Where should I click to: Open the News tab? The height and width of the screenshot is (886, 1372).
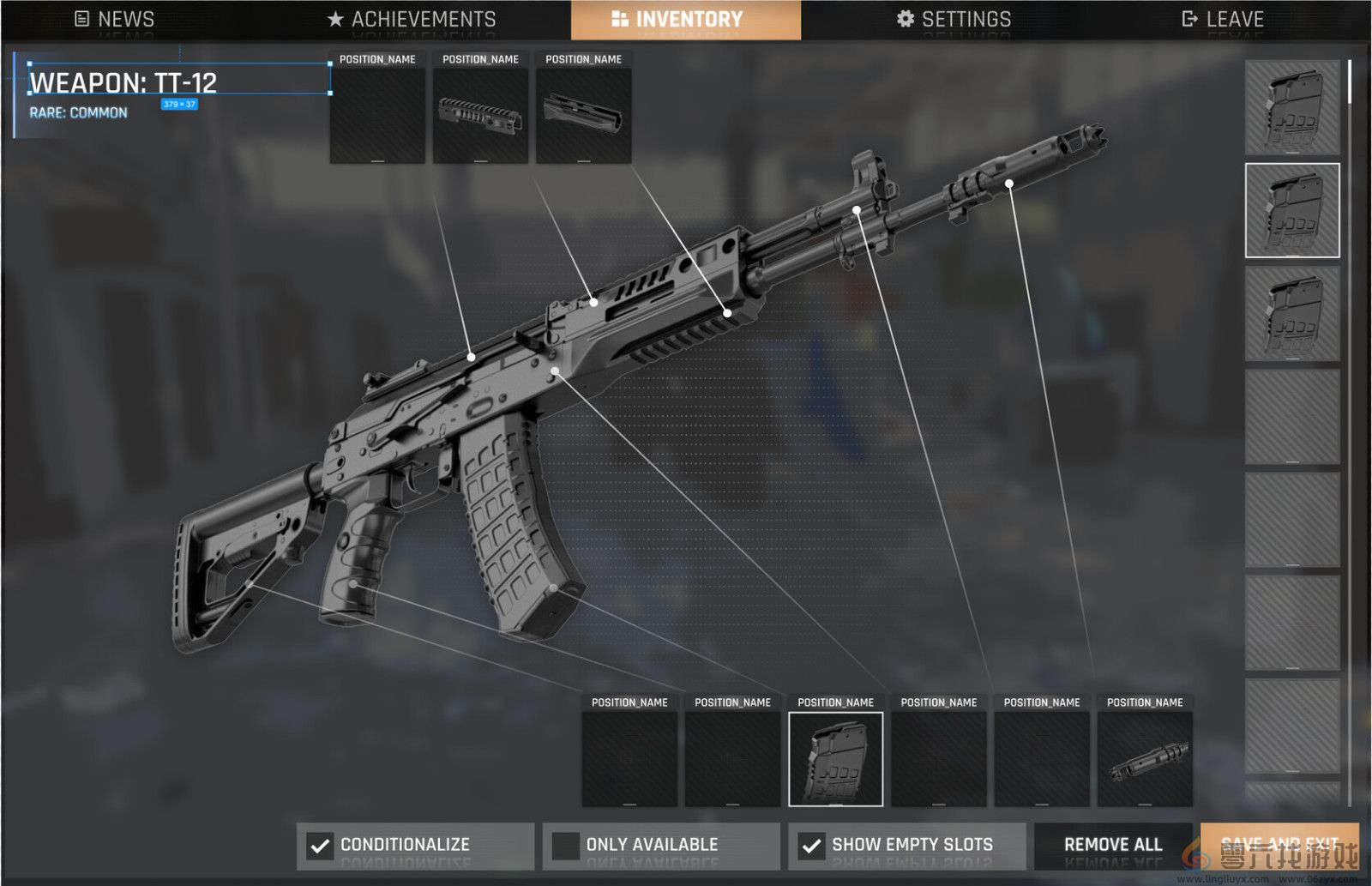[x=115, y=19]
